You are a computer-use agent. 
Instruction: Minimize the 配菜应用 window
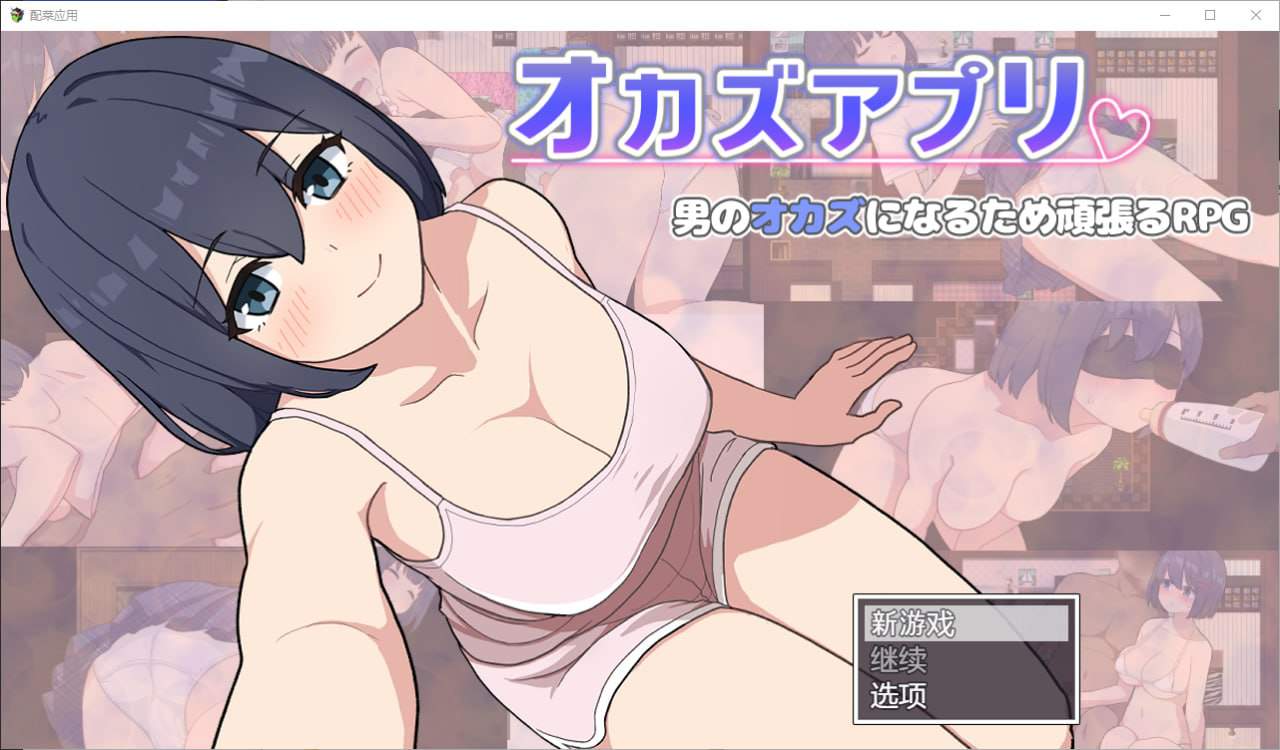(1164, 15)
